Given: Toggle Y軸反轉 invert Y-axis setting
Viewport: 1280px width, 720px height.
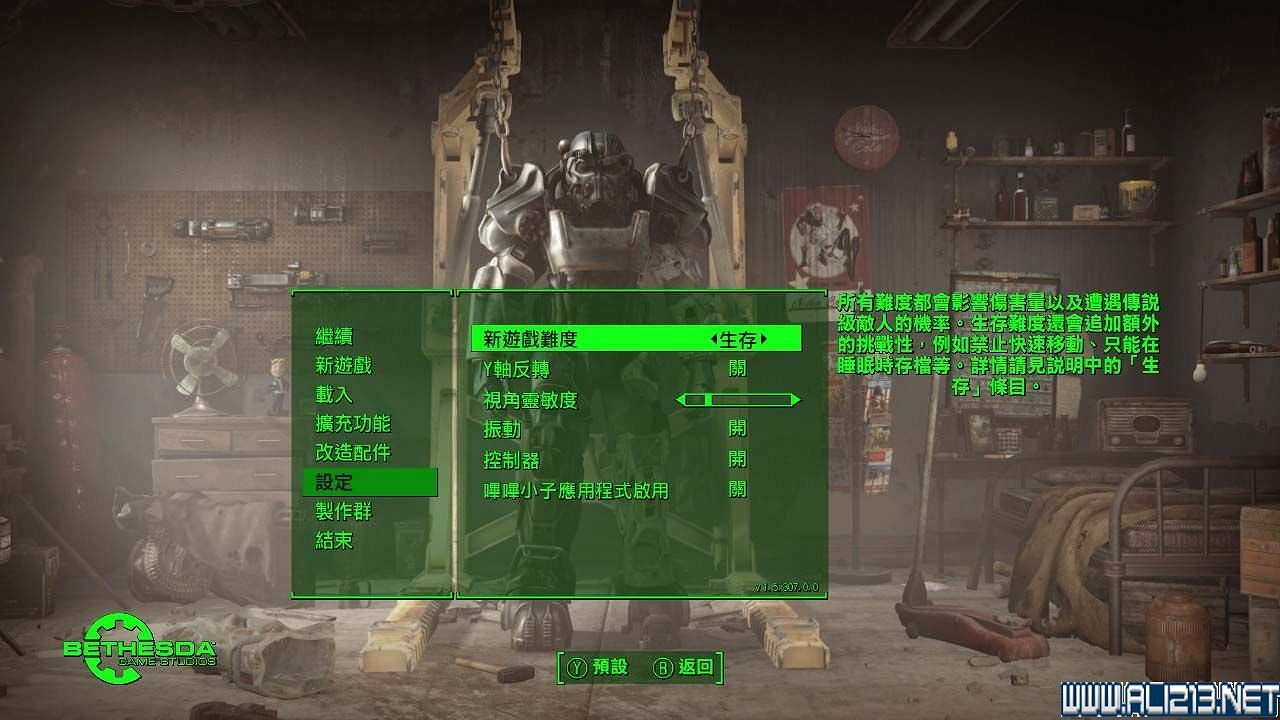Looking at the screenshot, I should 737,369.
